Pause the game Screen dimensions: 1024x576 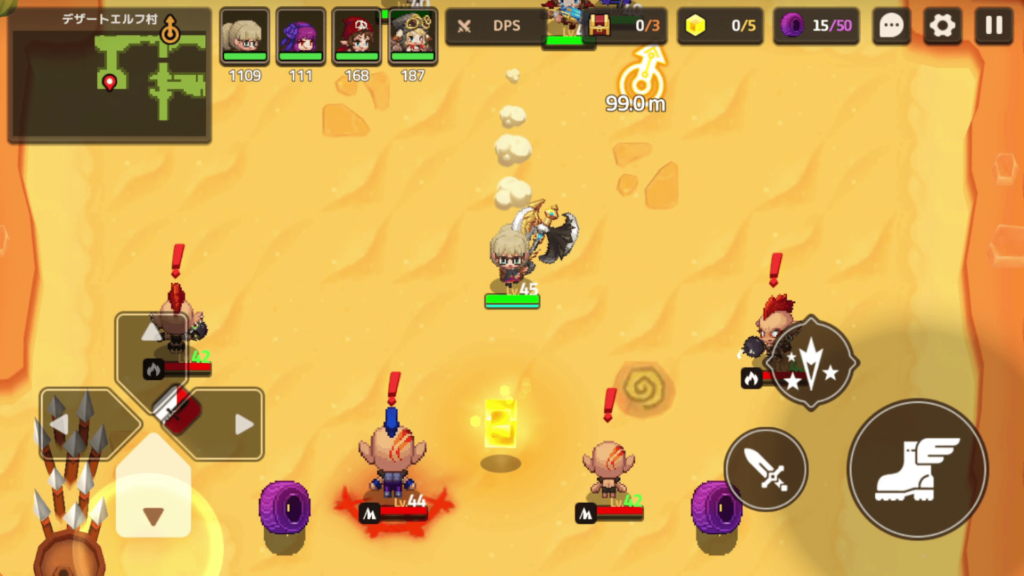click(994, 26)
